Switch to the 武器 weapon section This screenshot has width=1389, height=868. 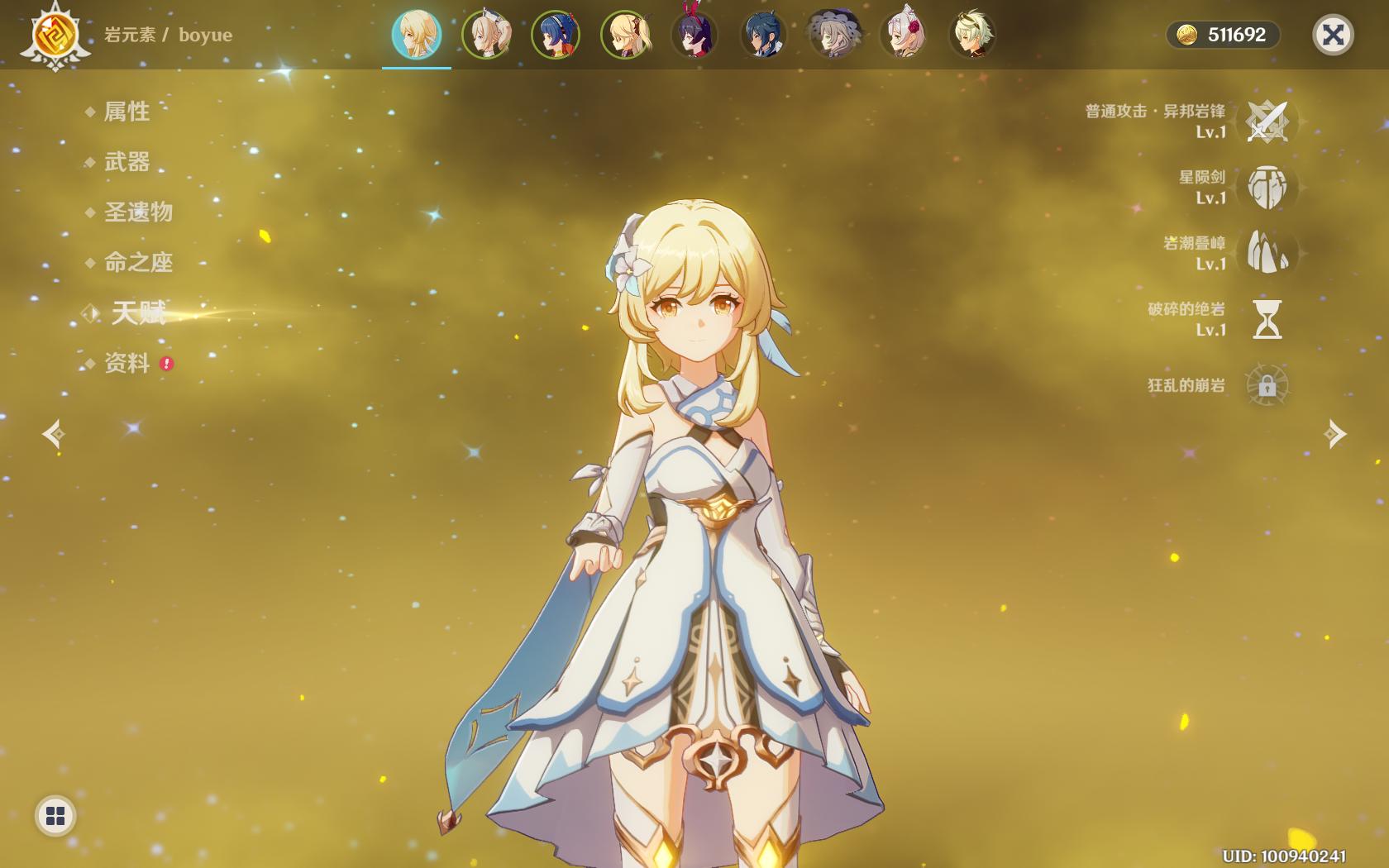tap(126, 162)
